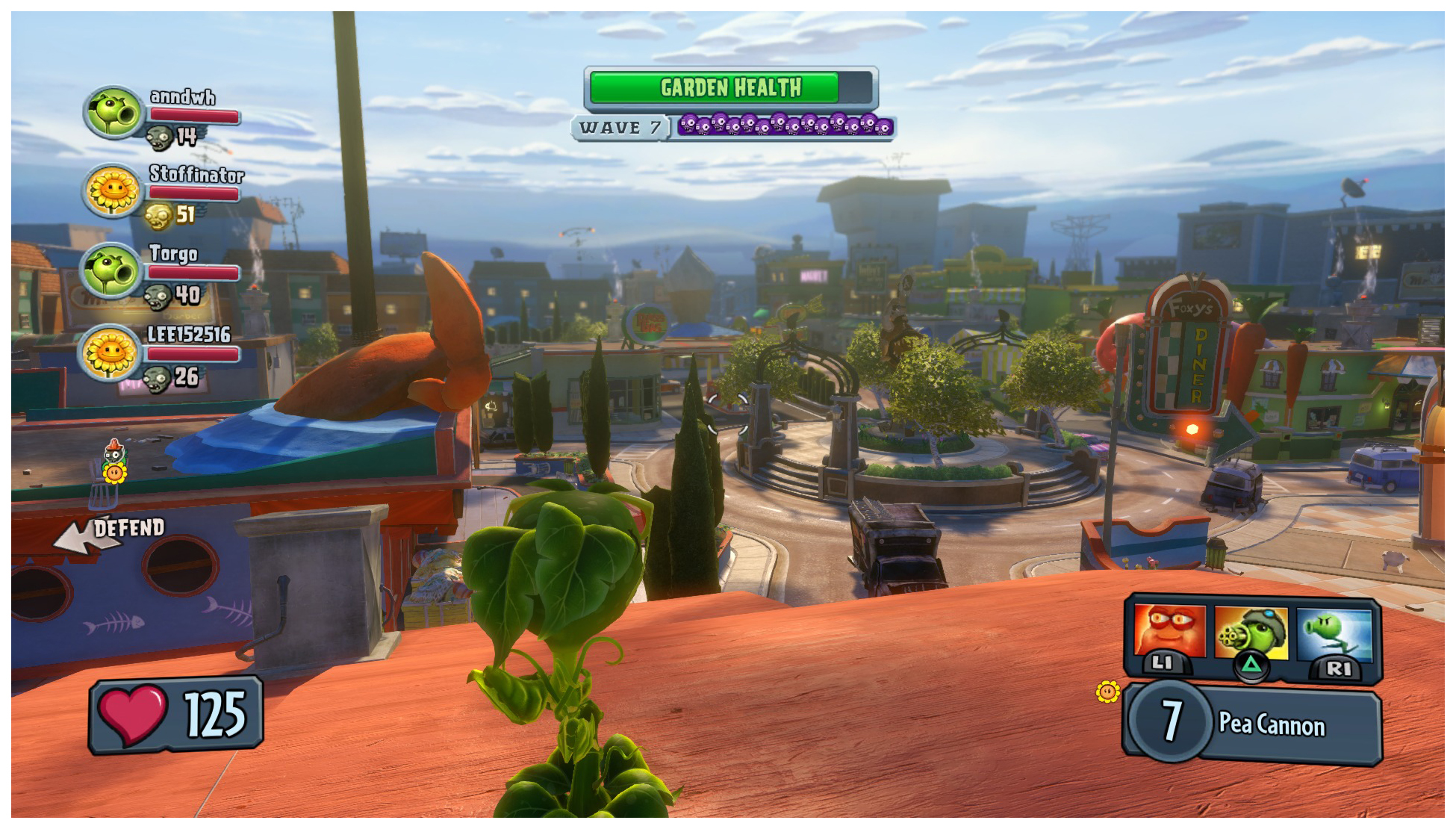Screen dimensions: 1456x829
Task: Click anndwh's peashooter portrait
Action: [x=113, y=113]
